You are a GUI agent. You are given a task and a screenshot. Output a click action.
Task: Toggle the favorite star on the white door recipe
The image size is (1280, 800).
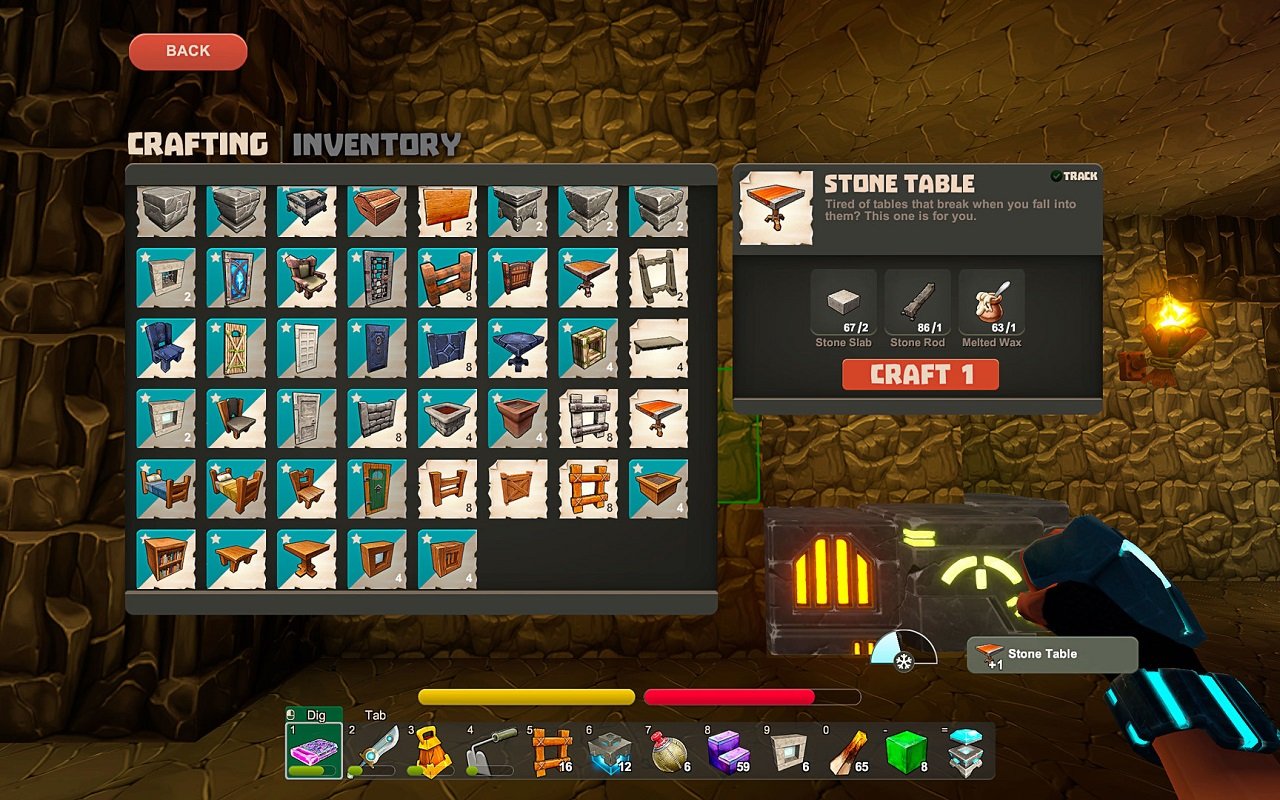286,327
